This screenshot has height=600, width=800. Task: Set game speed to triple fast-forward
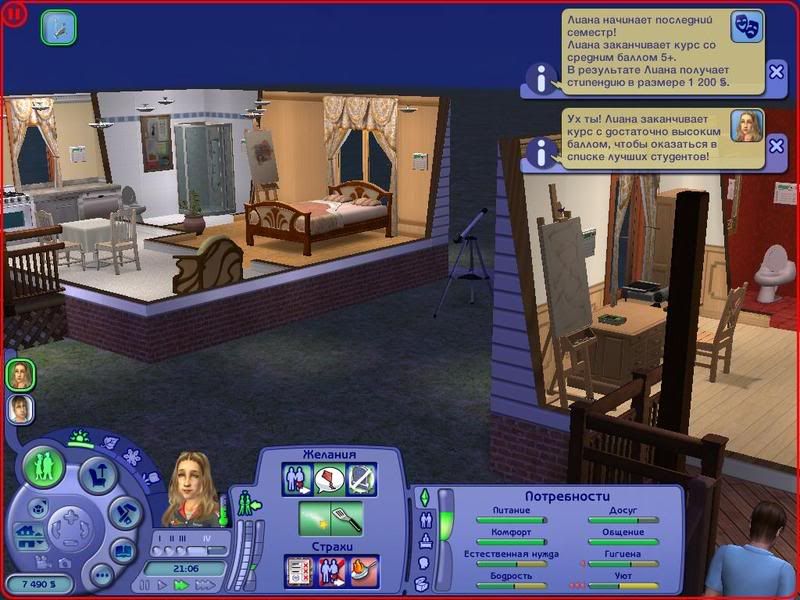[202, 584]
